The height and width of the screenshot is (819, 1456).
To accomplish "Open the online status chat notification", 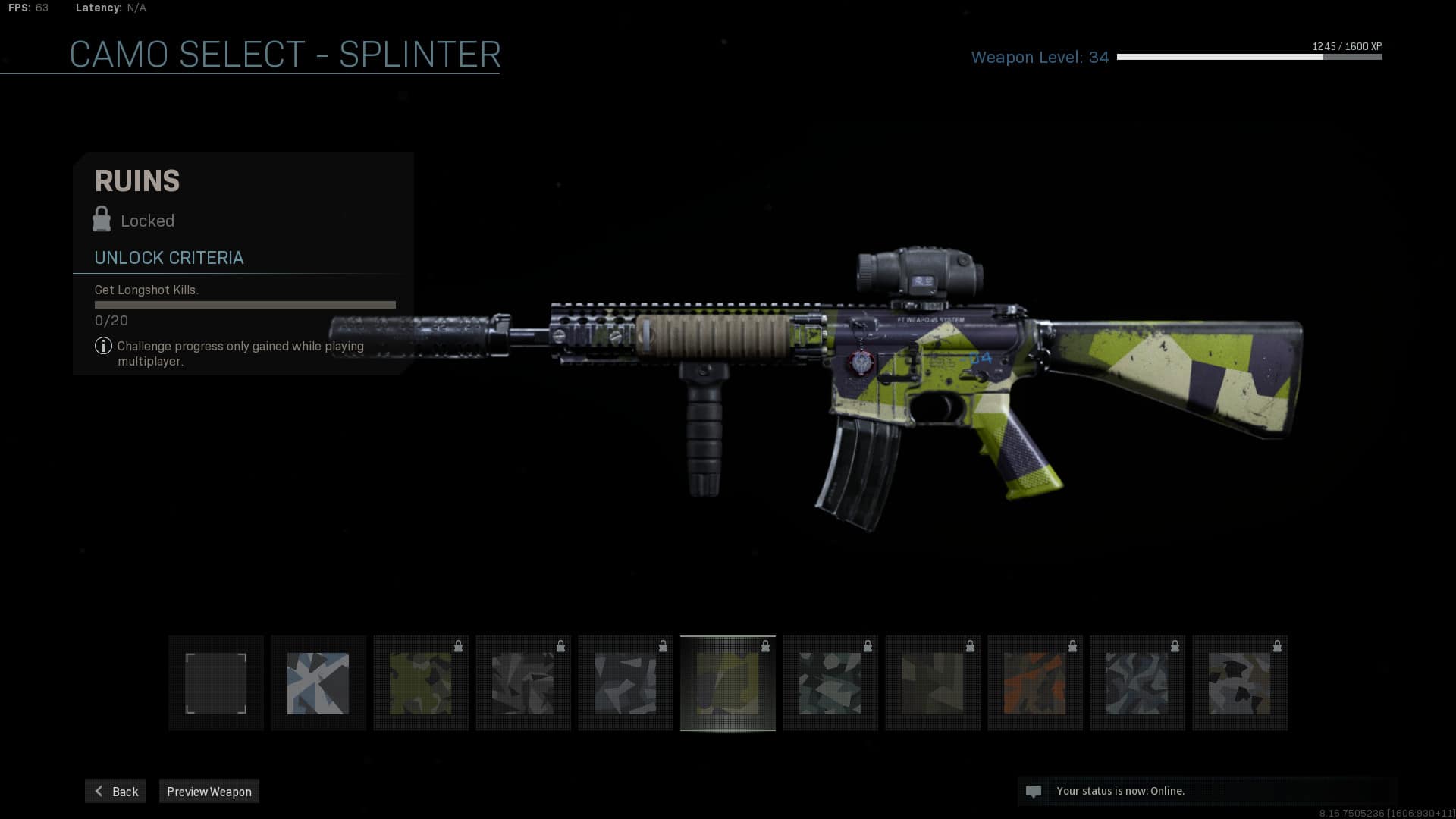I will (1207, 791).
